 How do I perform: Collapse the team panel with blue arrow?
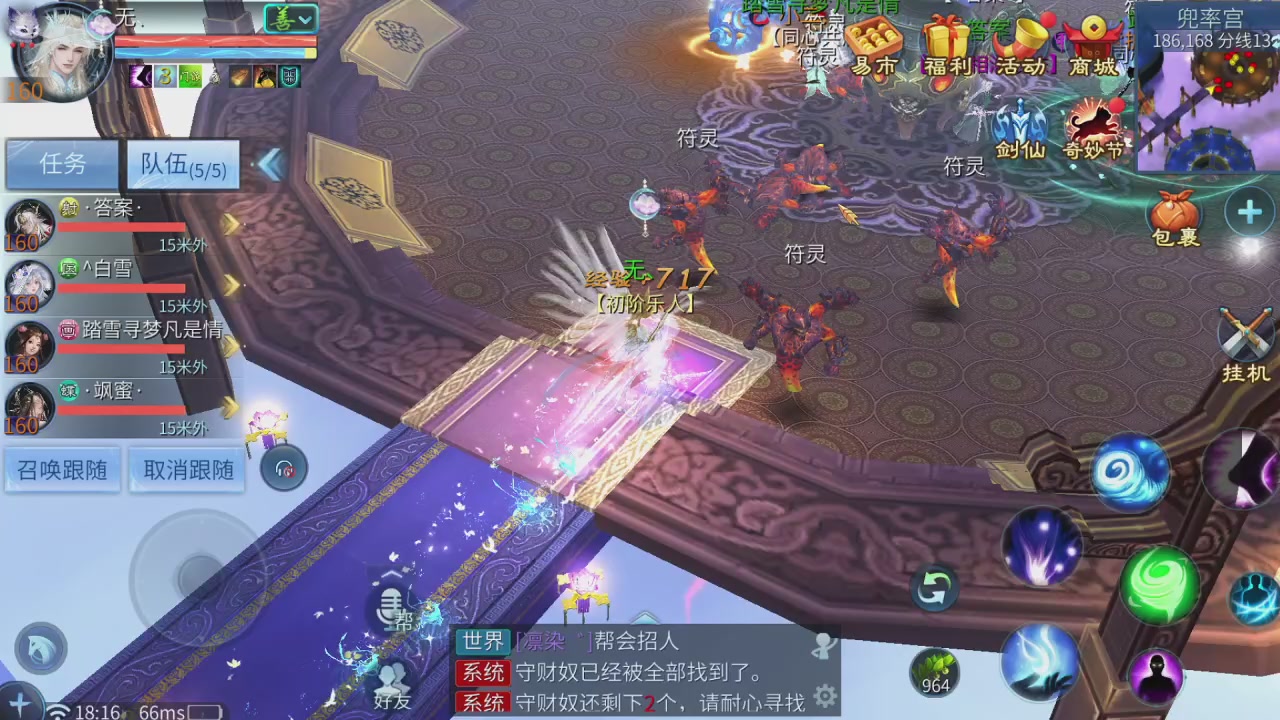point(270,167)
